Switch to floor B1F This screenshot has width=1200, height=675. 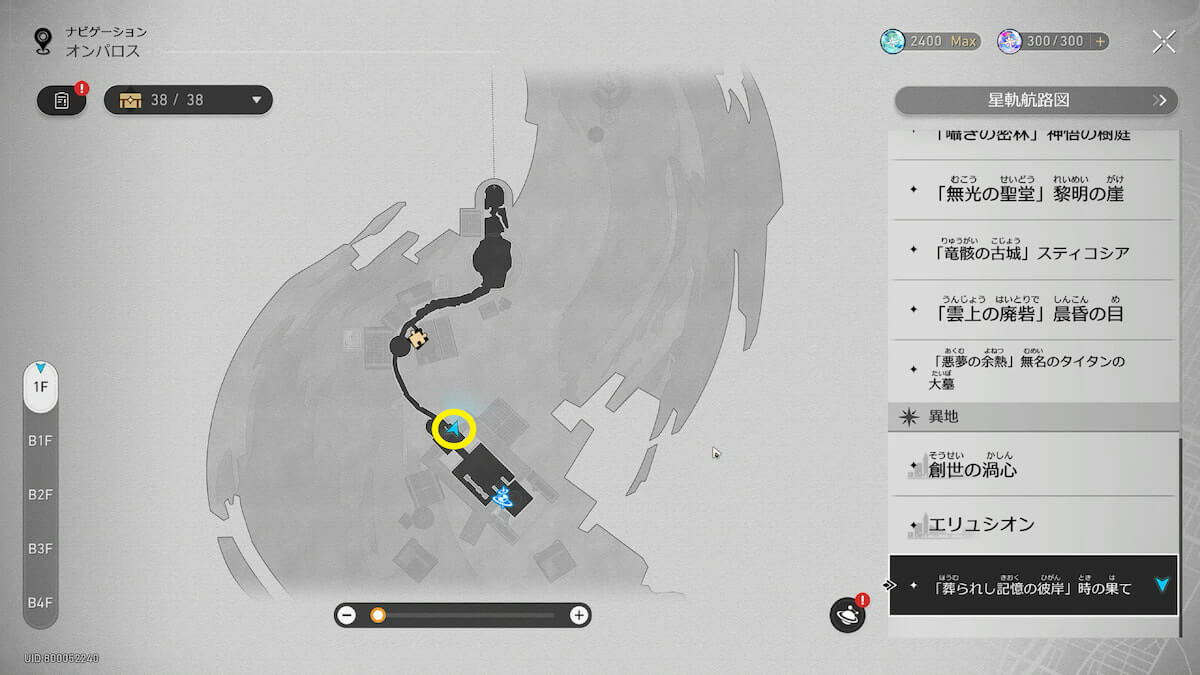(x=41, y=441)
